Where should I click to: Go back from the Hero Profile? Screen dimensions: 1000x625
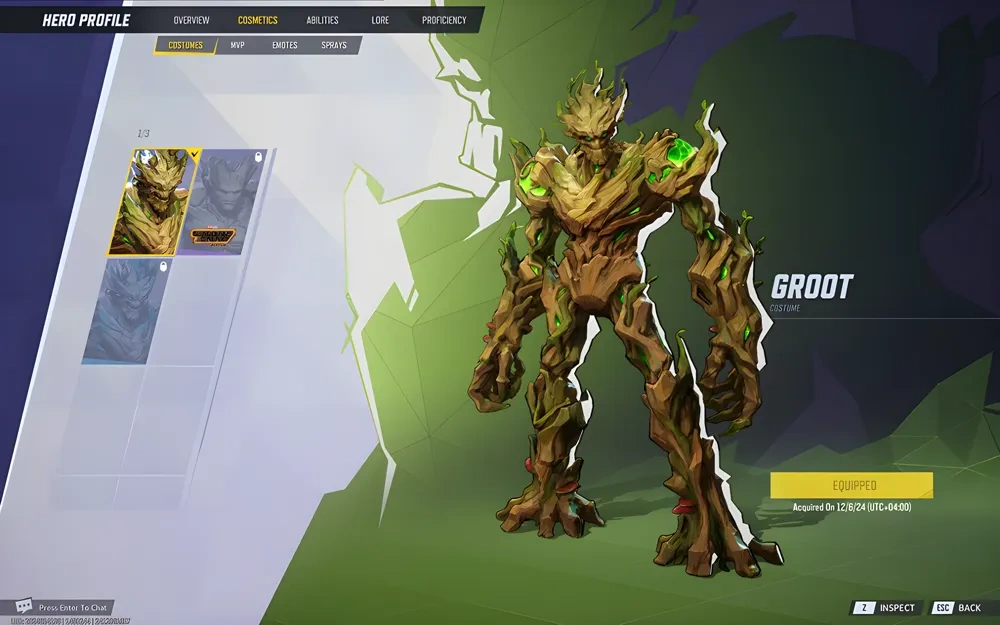coord(958,608)
